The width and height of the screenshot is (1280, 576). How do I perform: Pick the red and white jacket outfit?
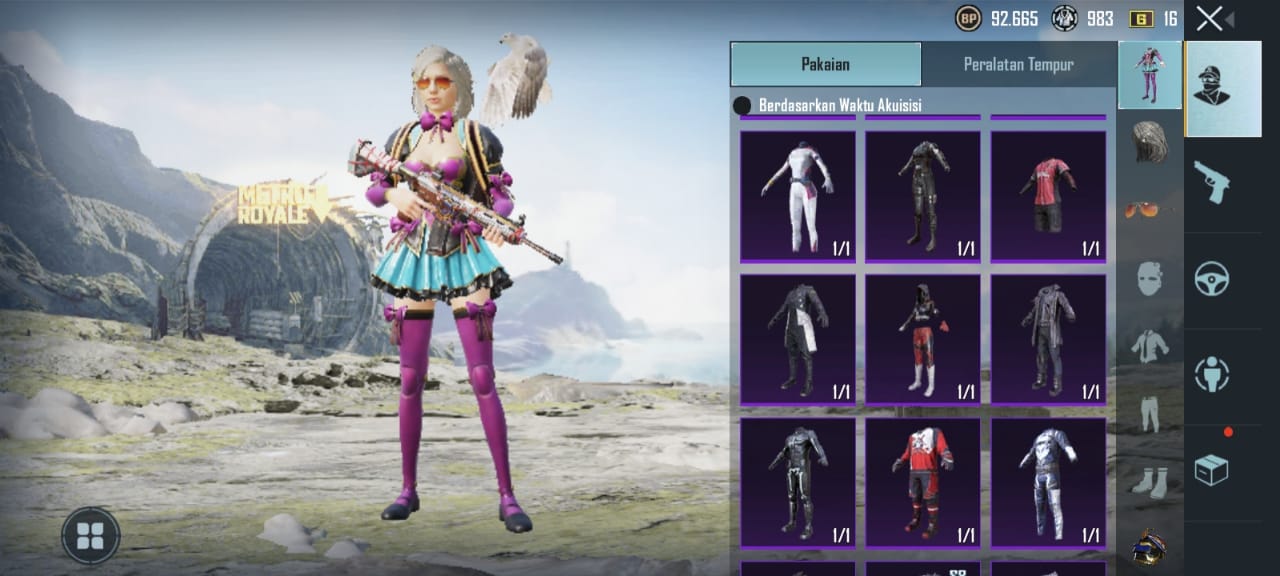[922, 481]
